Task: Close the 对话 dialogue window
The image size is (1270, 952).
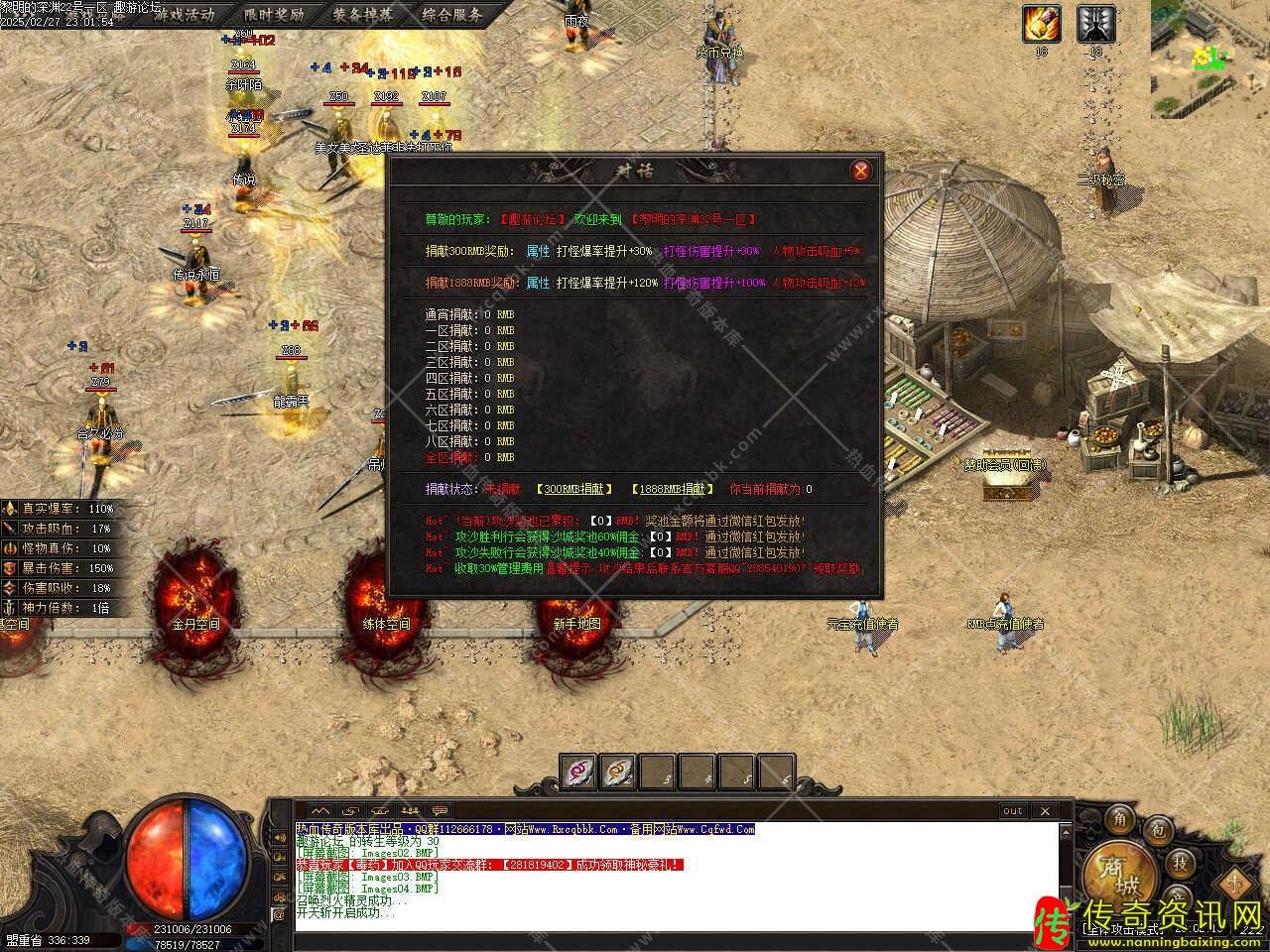Action: coord(861,170)
